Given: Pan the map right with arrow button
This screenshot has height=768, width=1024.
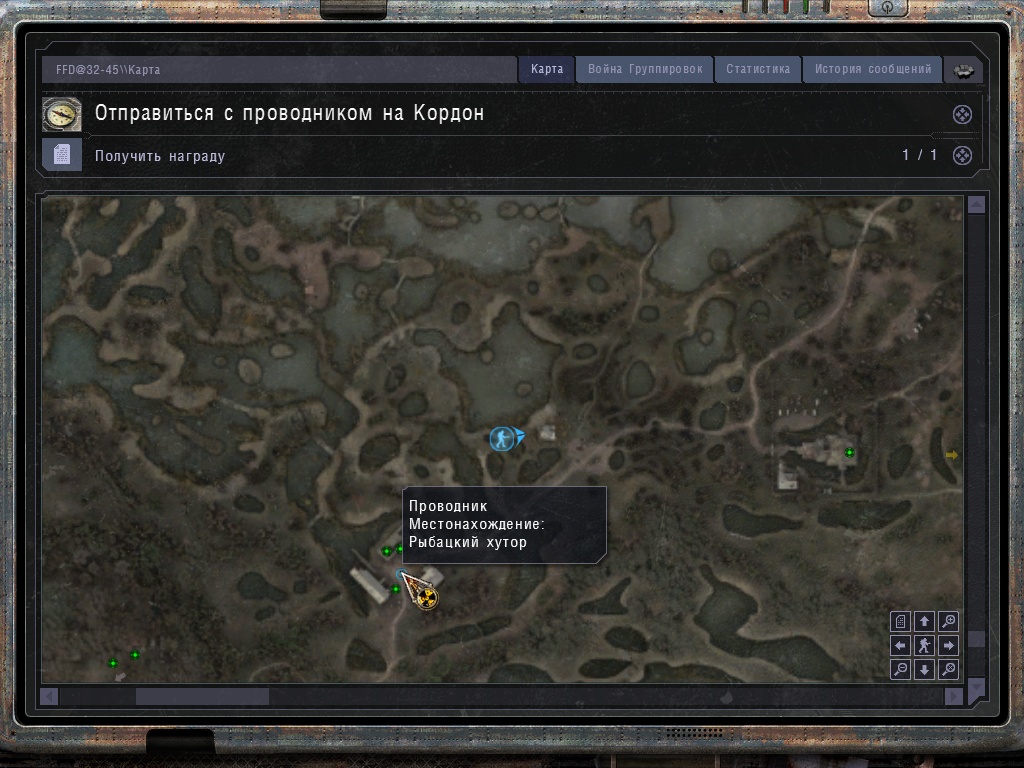Looking at the screenshot, I should (949, 646).
